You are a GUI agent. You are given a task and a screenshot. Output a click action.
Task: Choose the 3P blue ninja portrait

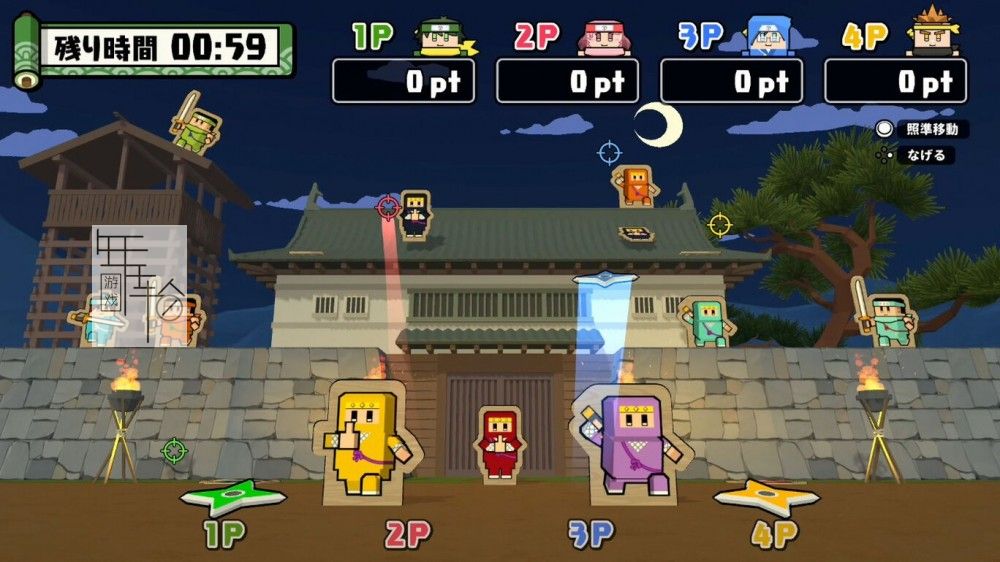click(767, 36)
